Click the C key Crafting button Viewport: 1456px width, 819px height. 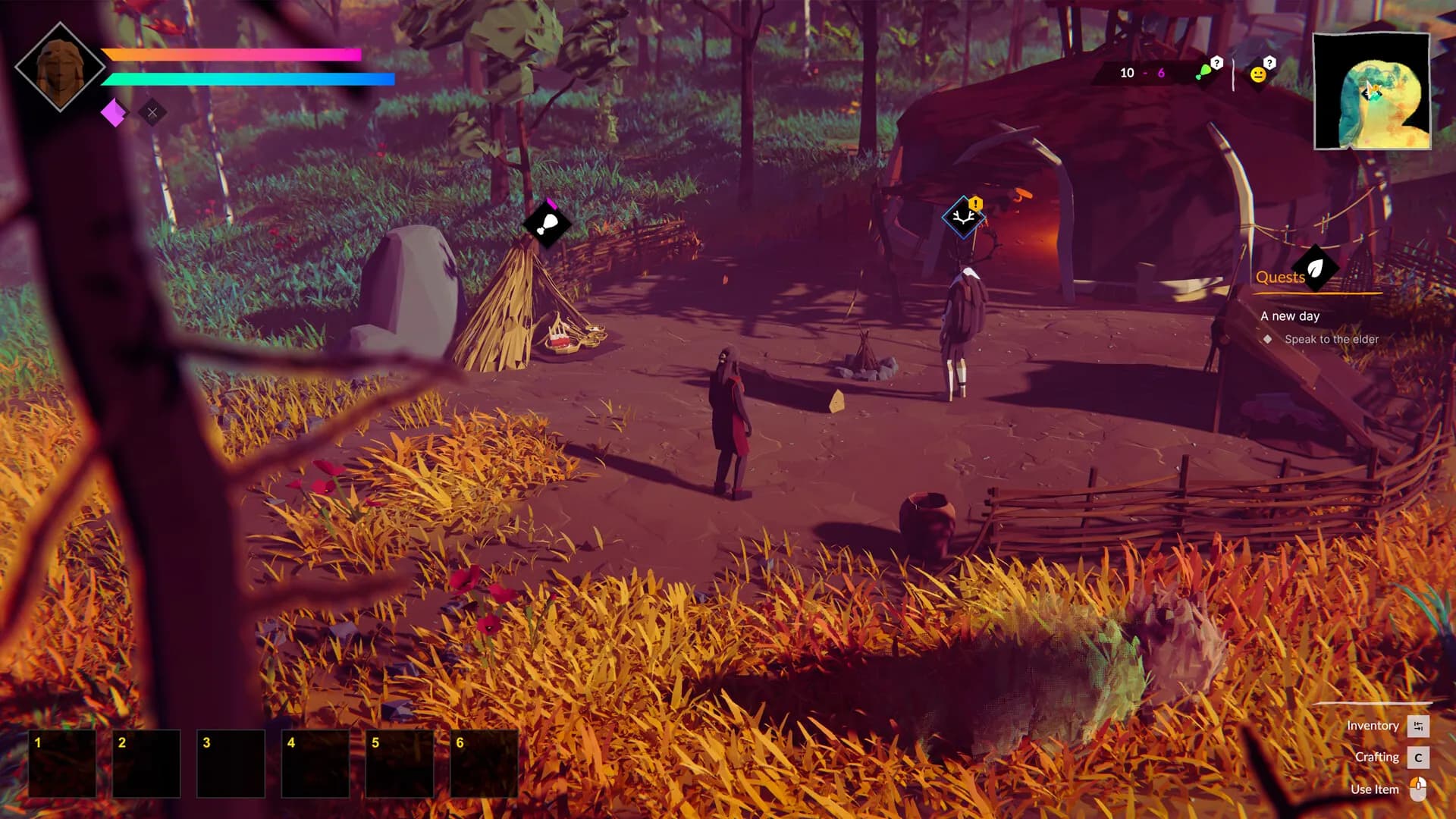click(x=1418, y=757)
